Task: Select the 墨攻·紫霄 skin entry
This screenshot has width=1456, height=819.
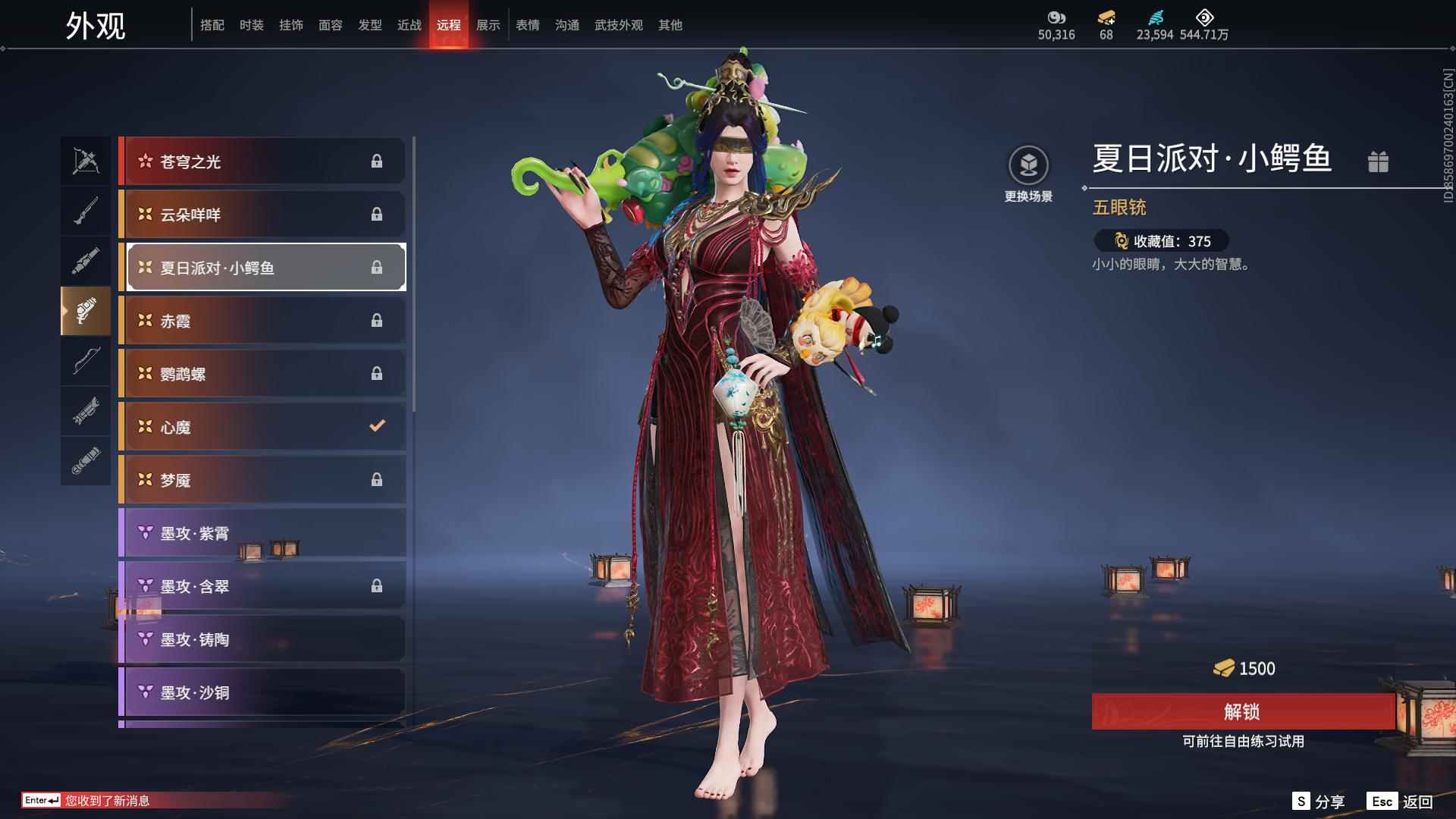Action: click(x=262, y=533)
